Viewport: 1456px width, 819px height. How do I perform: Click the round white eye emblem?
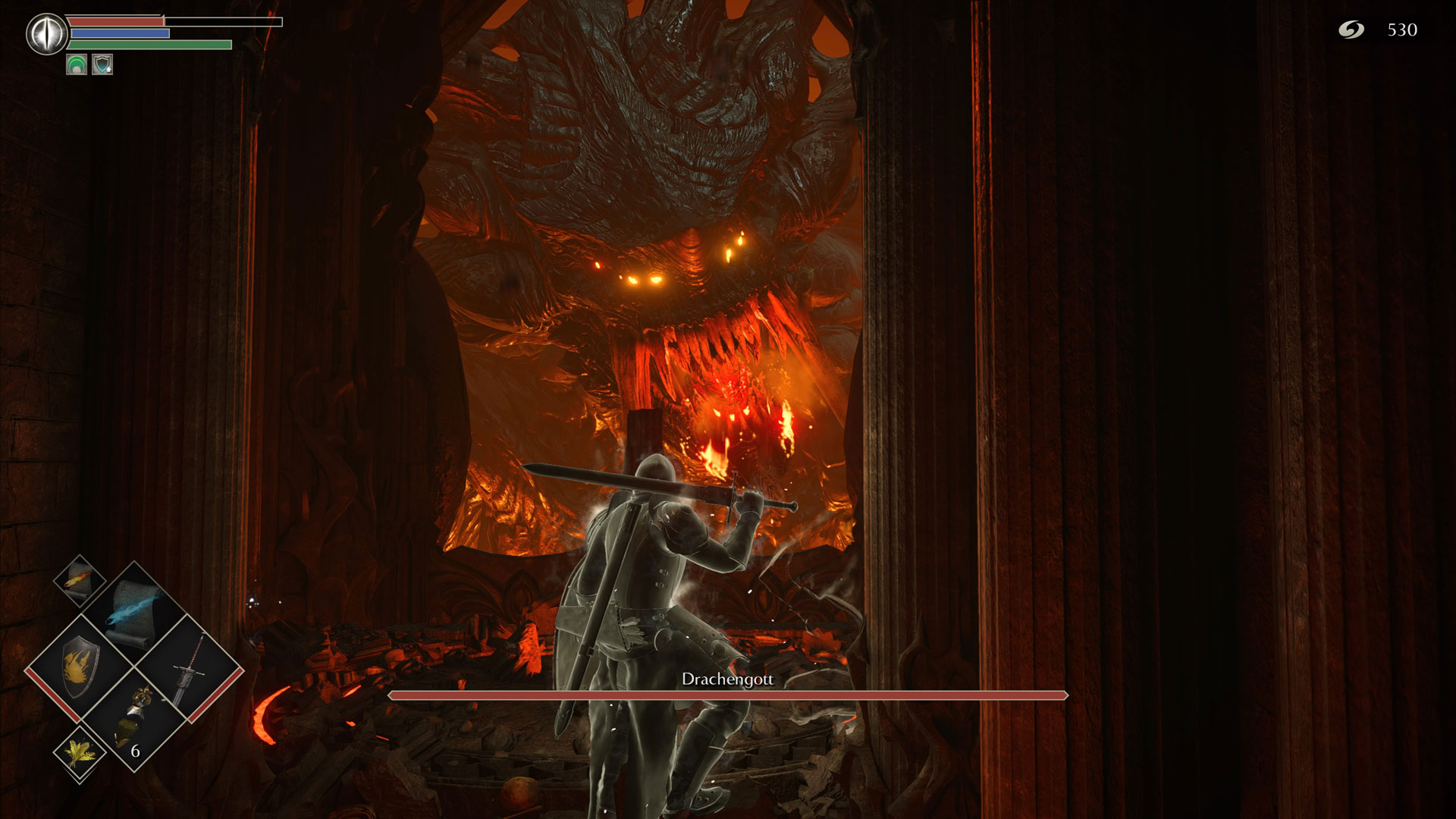47,35
